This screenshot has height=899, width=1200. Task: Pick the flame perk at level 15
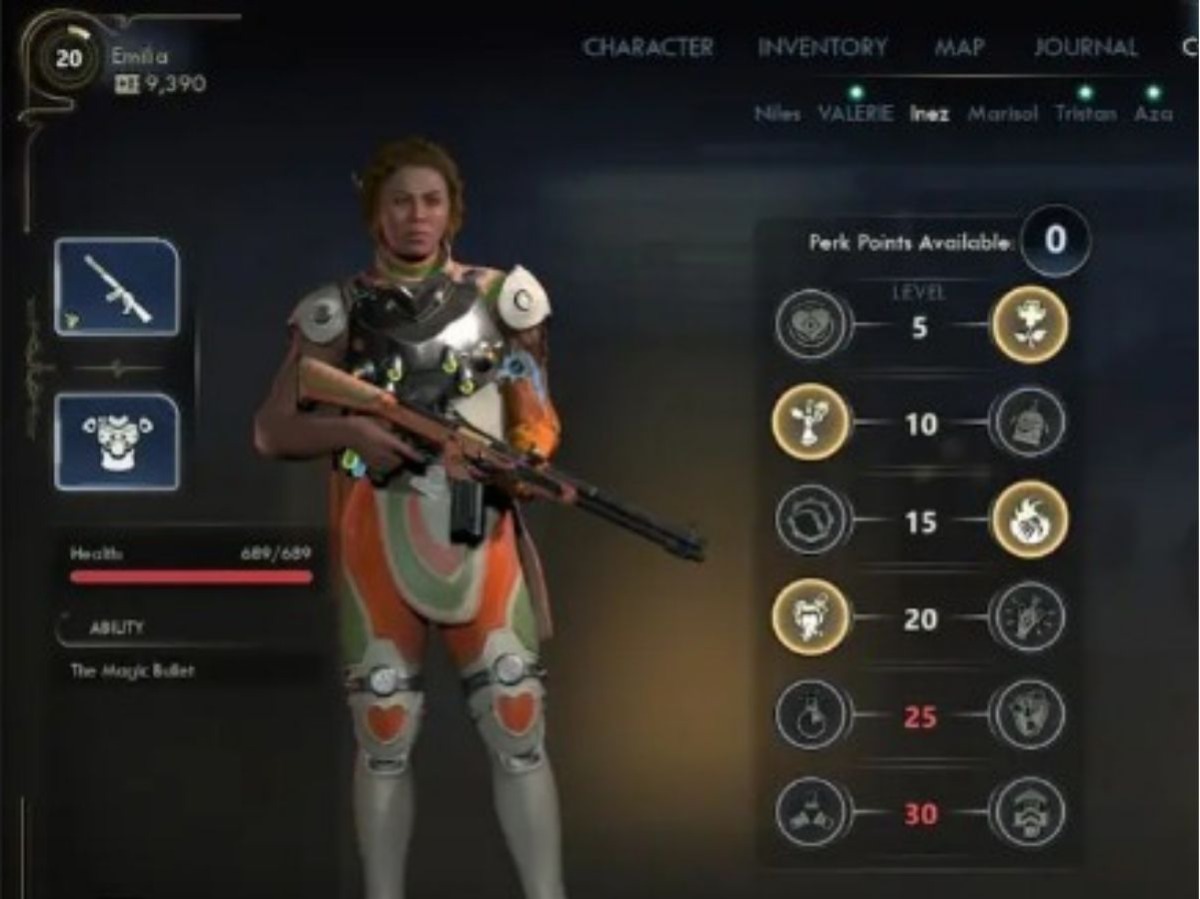click(1029, 520)
